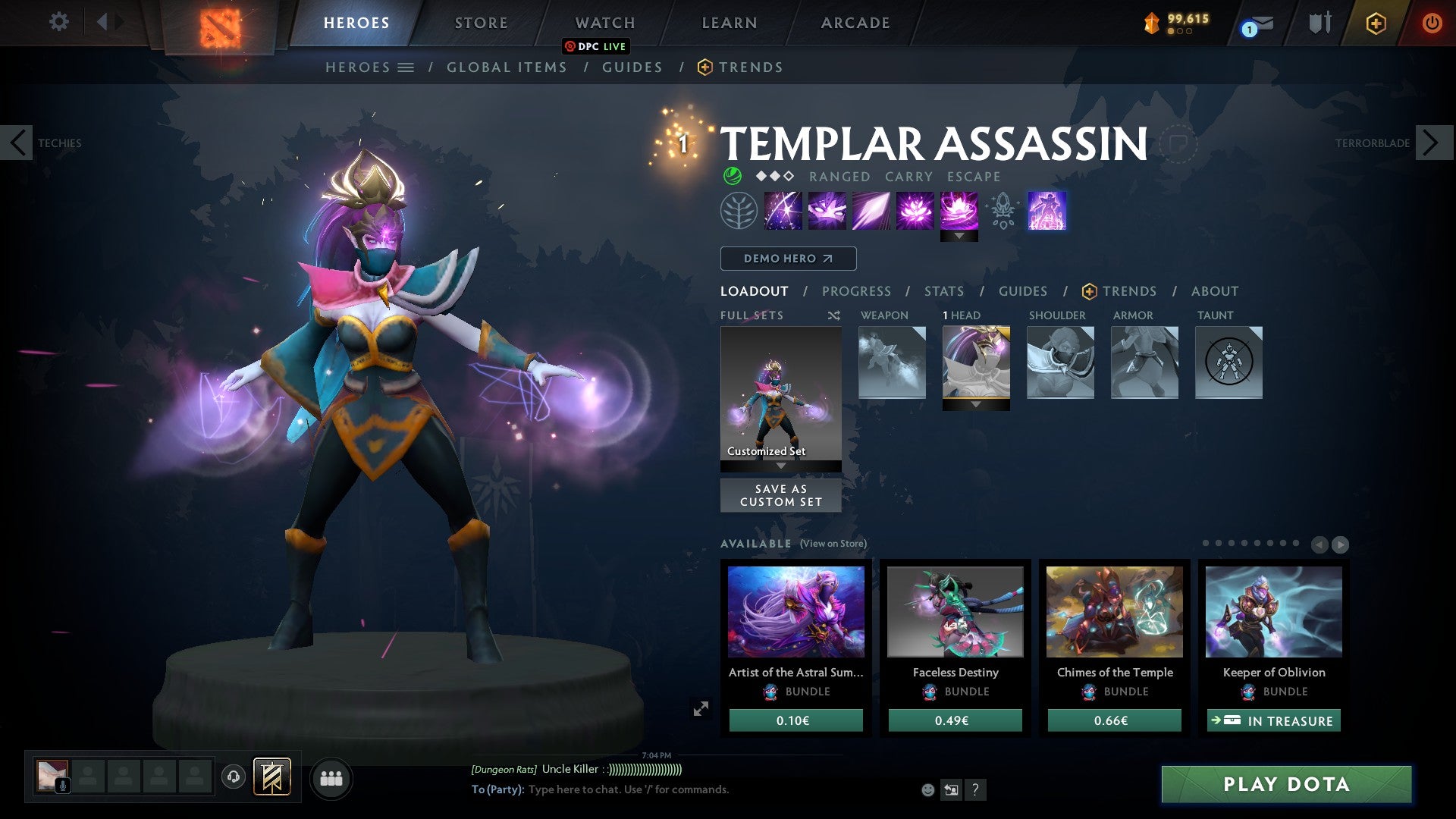
Task: Open the Meld ability icon
Action: tap(827, 211)
